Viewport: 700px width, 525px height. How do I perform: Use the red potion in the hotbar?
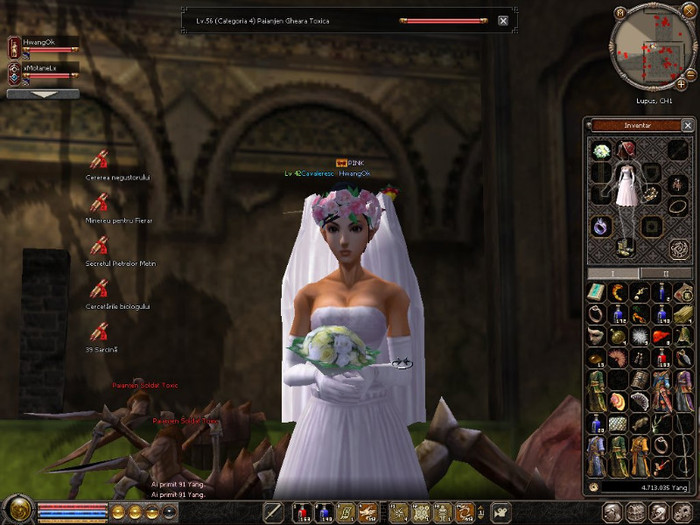[301, 513]
